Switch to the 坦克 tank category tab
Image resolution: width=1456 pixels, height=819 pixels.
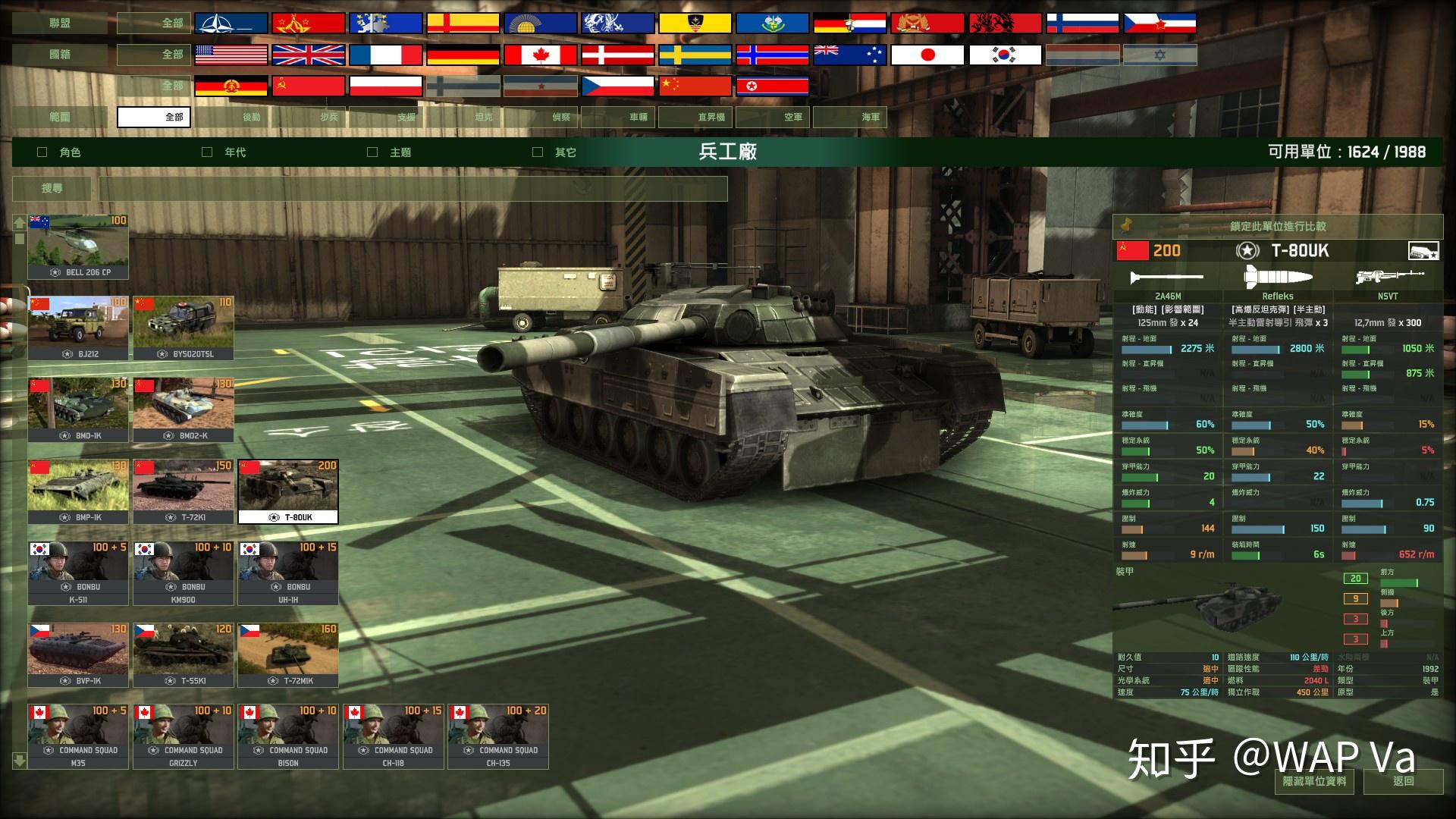point(483,117)
